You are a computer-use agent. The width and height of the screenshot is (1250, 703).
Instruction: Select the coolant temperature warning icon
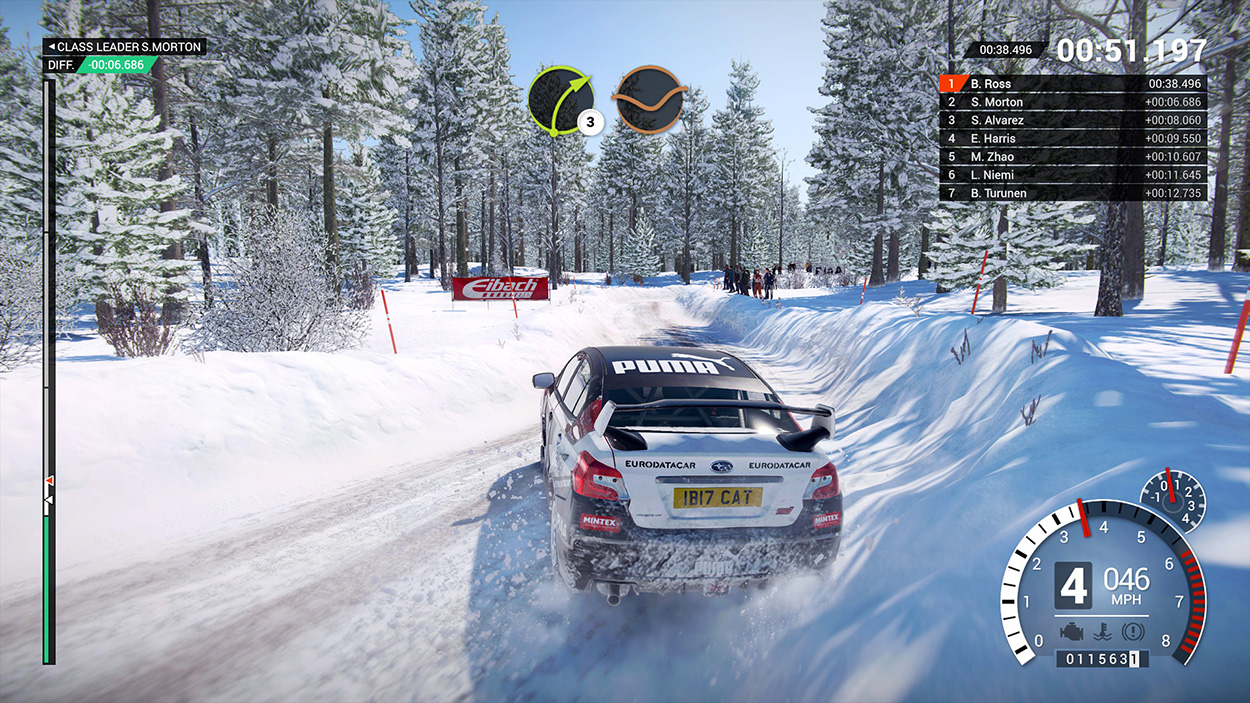click(1102, 632)
